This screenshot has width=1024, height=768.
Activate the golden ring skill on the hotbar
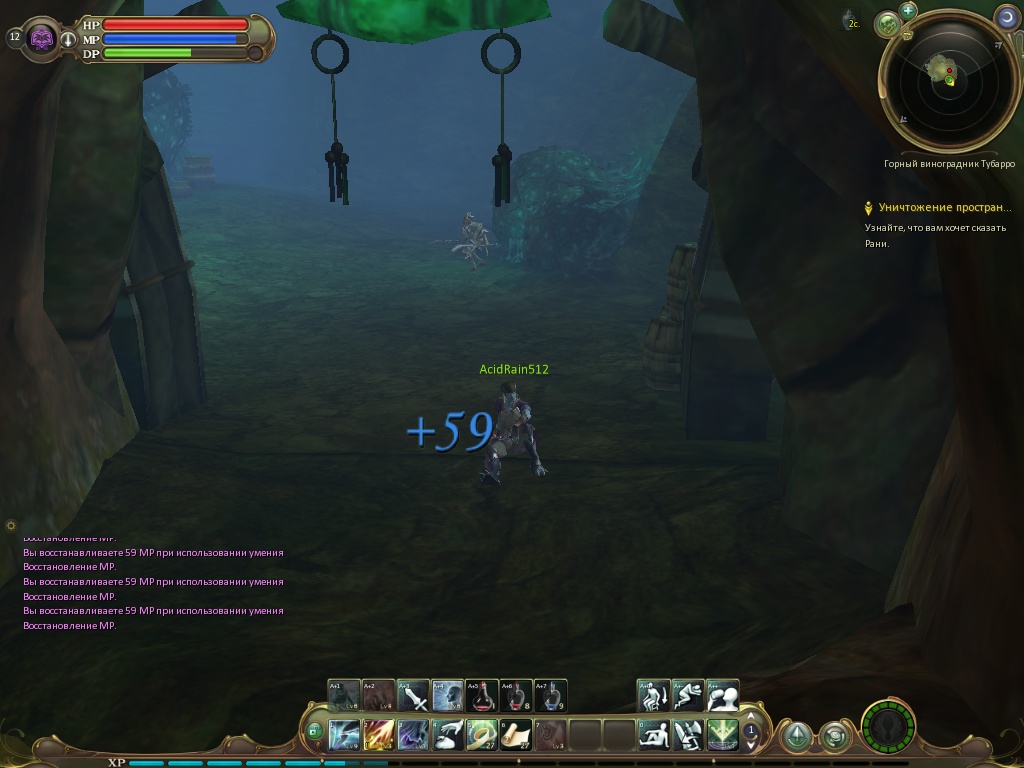click(x=482, y=735)
